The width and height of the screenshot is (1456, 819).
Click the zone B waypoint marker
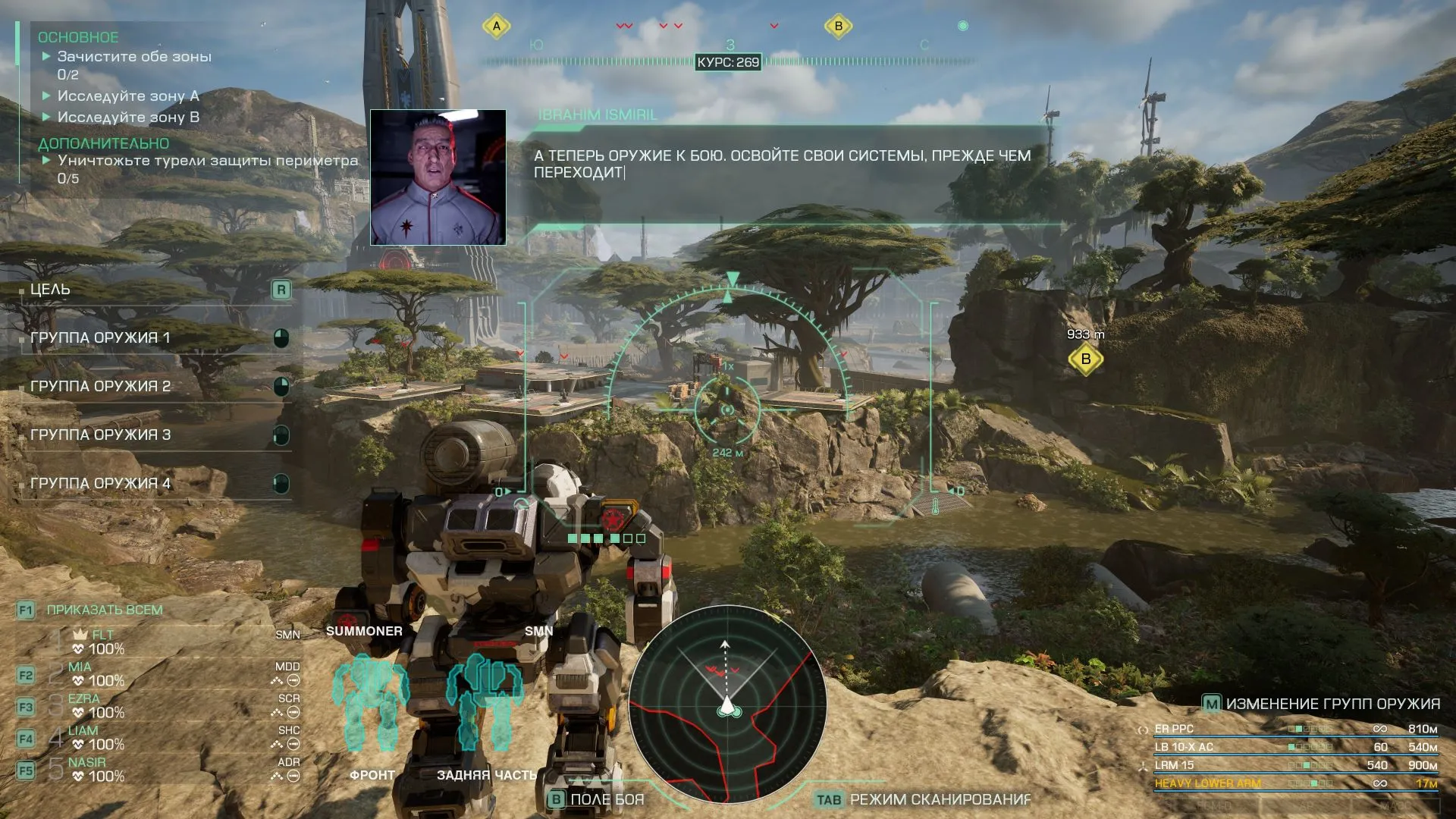click(1085, 359)
